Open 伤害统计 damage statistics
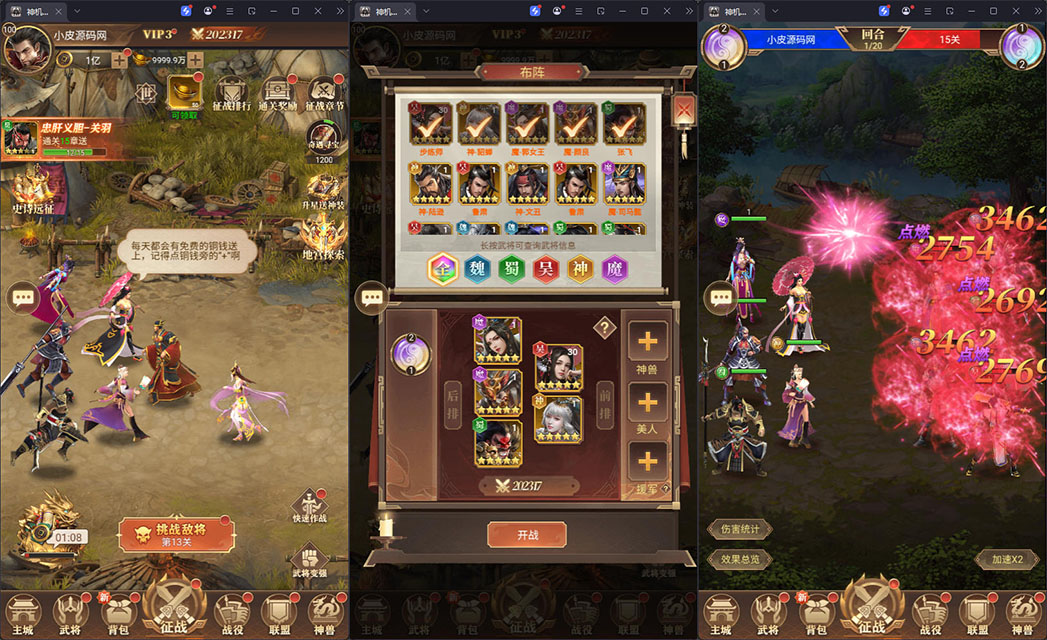Screen dimensions: 1047x640 pos(740,529)
